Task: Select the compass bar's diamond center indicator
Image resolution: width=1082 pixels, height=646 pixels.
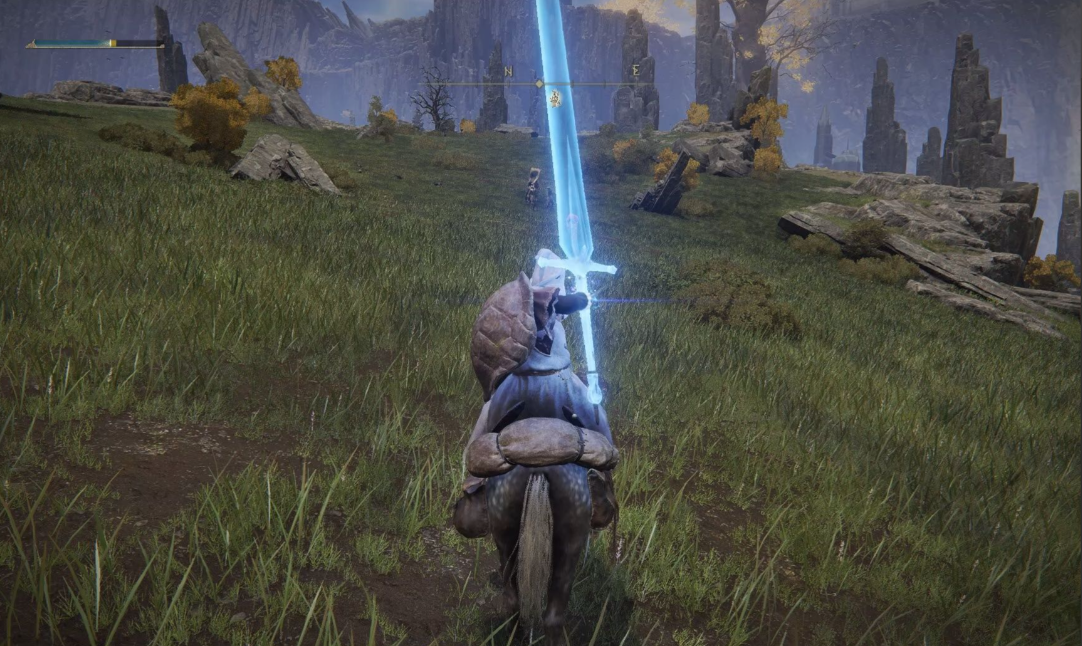Action: coord(540,84)
